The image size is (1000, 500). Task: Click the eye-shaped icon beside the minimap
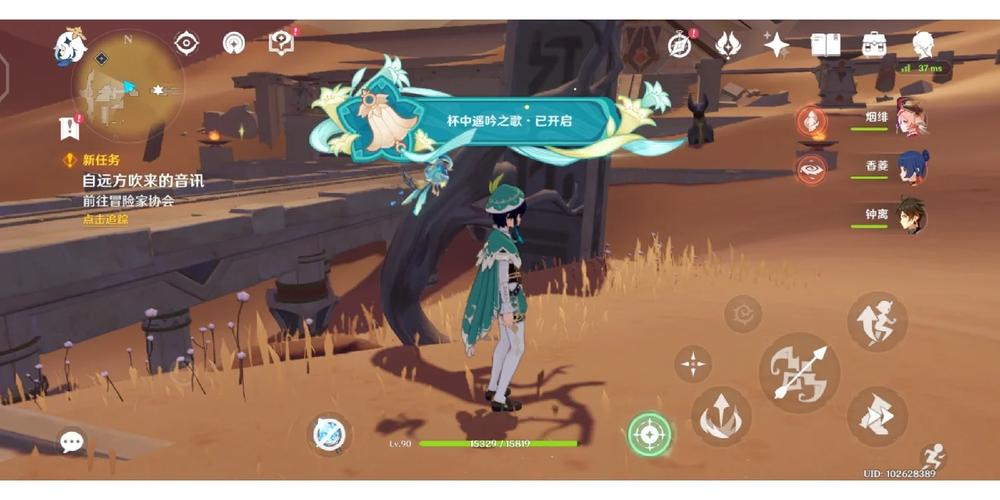(186, 43)
